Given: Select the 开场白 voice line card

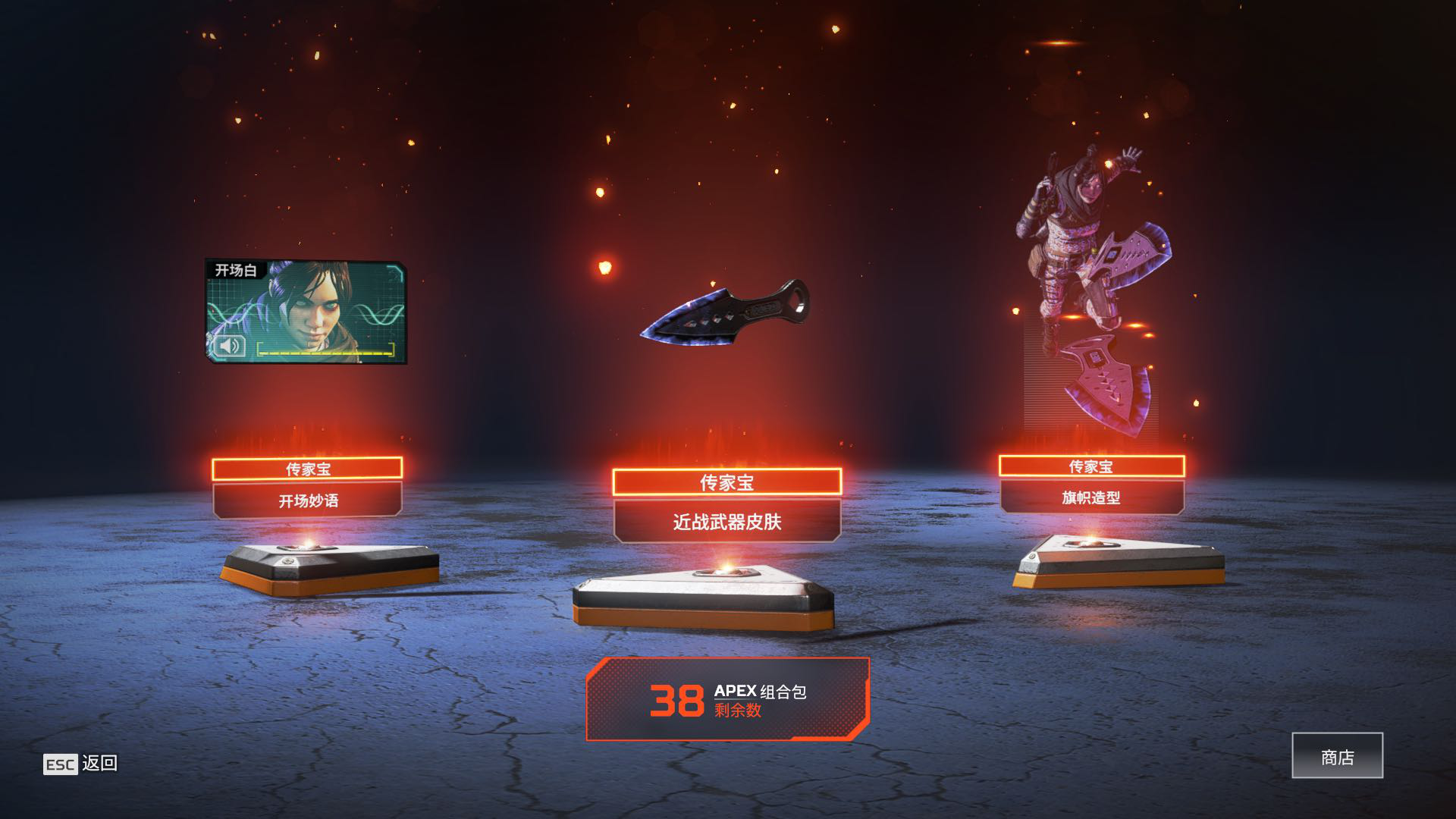Looking at the screenshot, I should [306, 311].
